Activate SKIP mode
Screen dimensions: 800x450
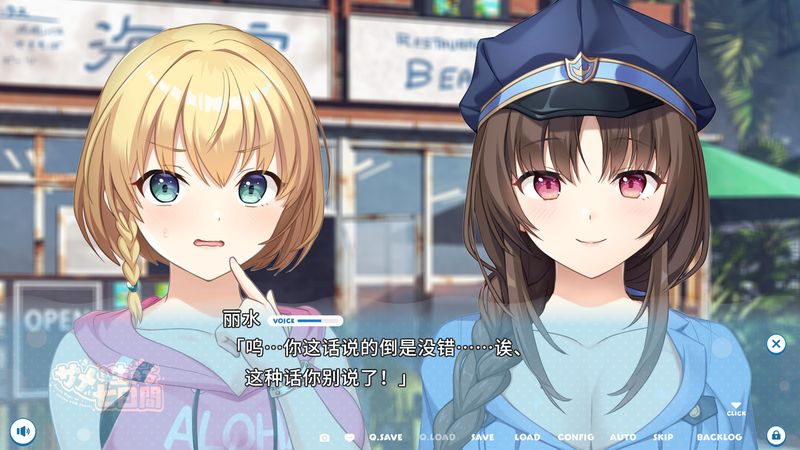(x=663, y=437)
